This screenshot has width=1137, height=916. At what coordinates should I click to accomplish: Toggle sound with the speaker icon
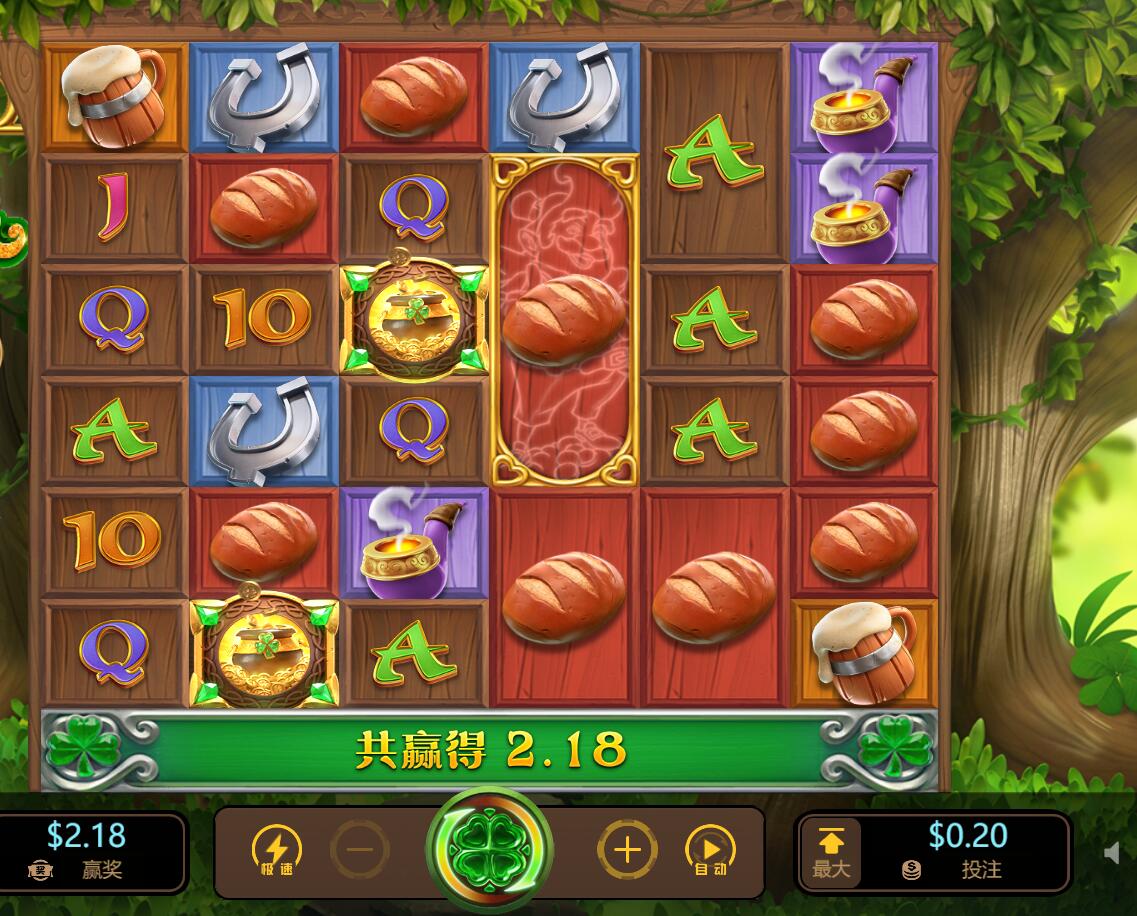tap(1112, 853)
